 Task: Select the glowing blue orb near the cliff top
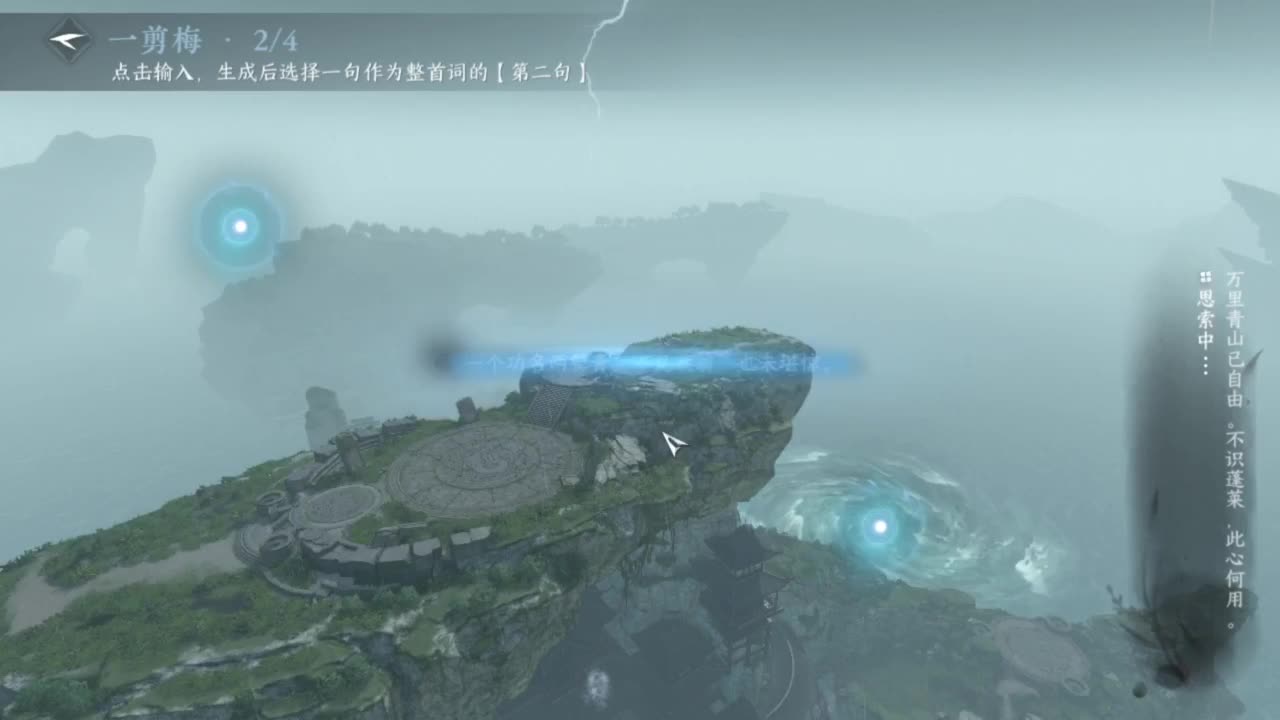tap(238, 225)
